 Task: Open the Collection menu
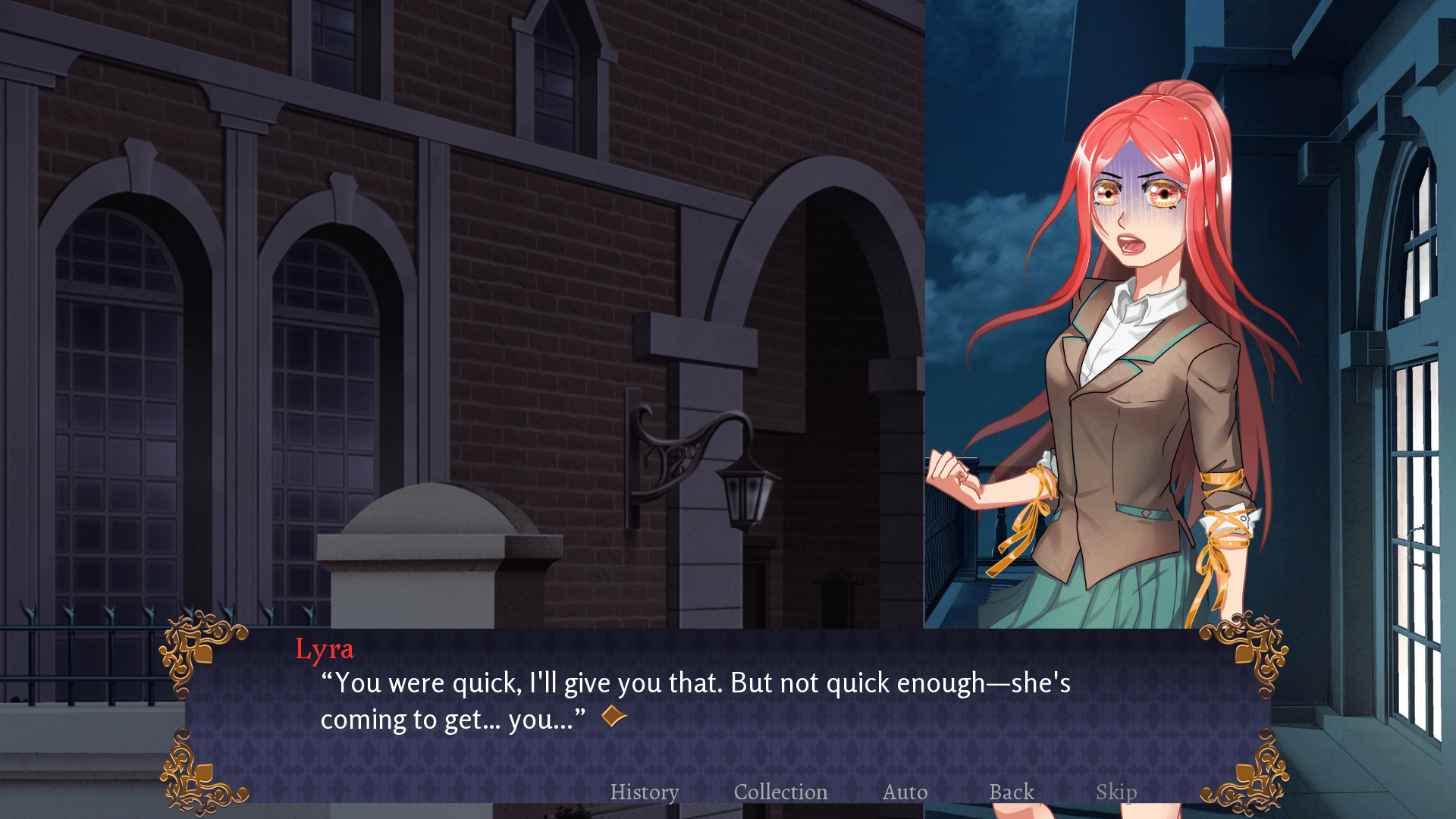(x=780, y=792)
